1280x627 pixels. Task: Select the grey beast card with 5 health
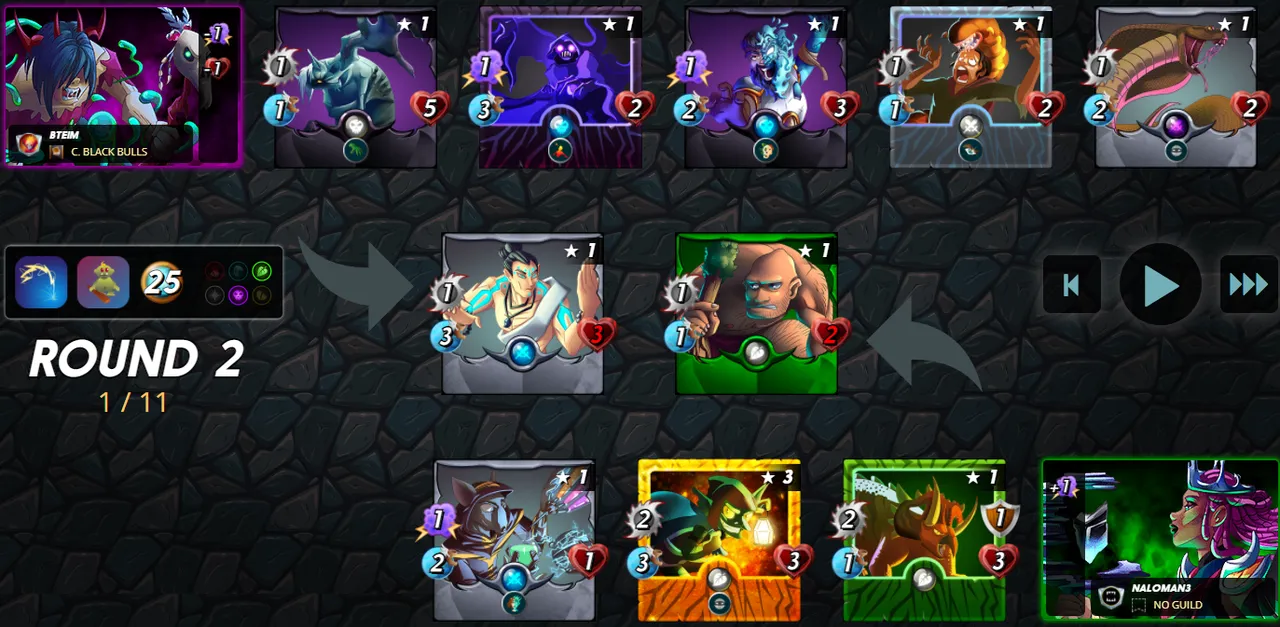coord(356,86)
